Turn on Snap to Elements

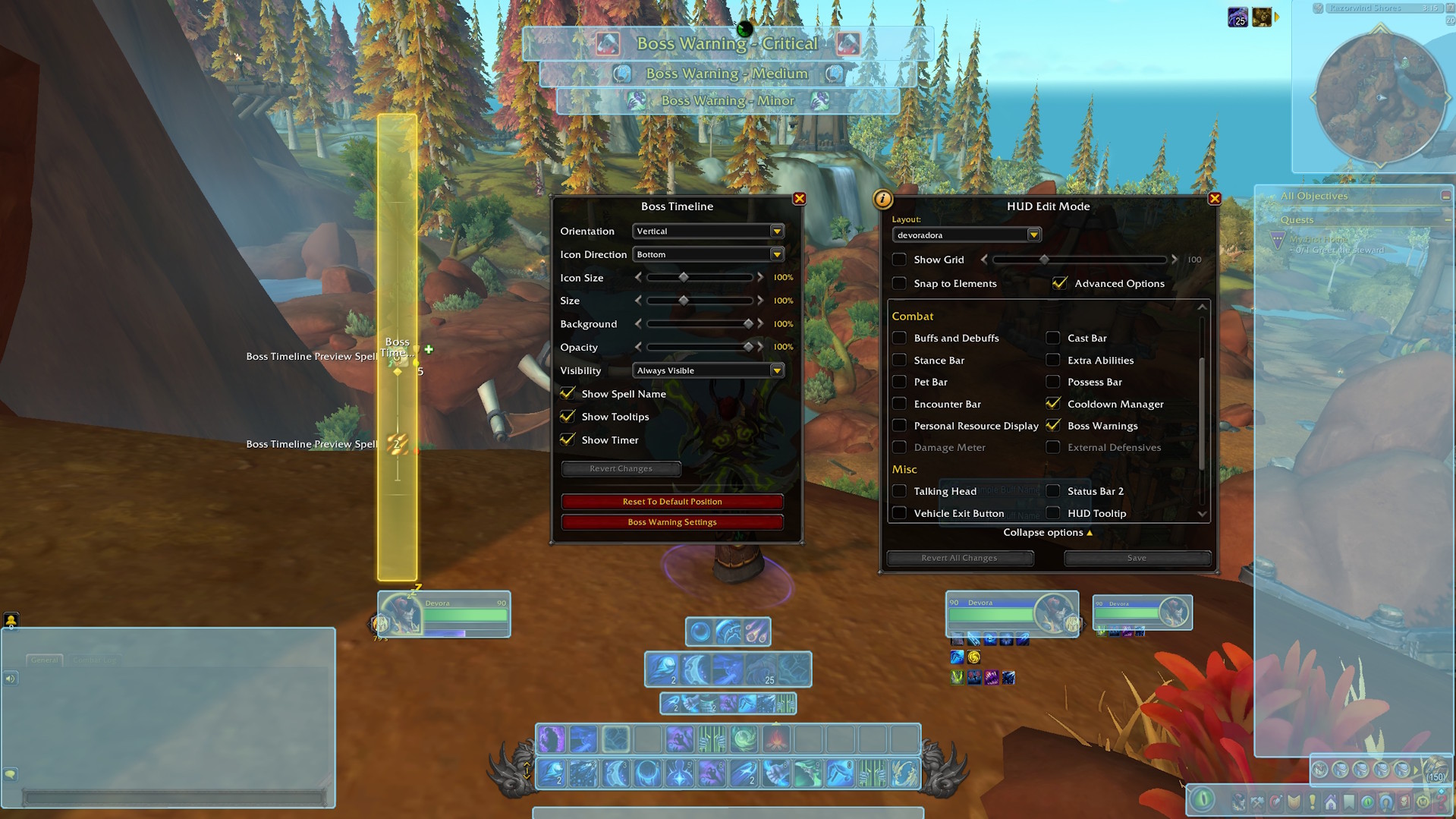[x=899, y=283]
